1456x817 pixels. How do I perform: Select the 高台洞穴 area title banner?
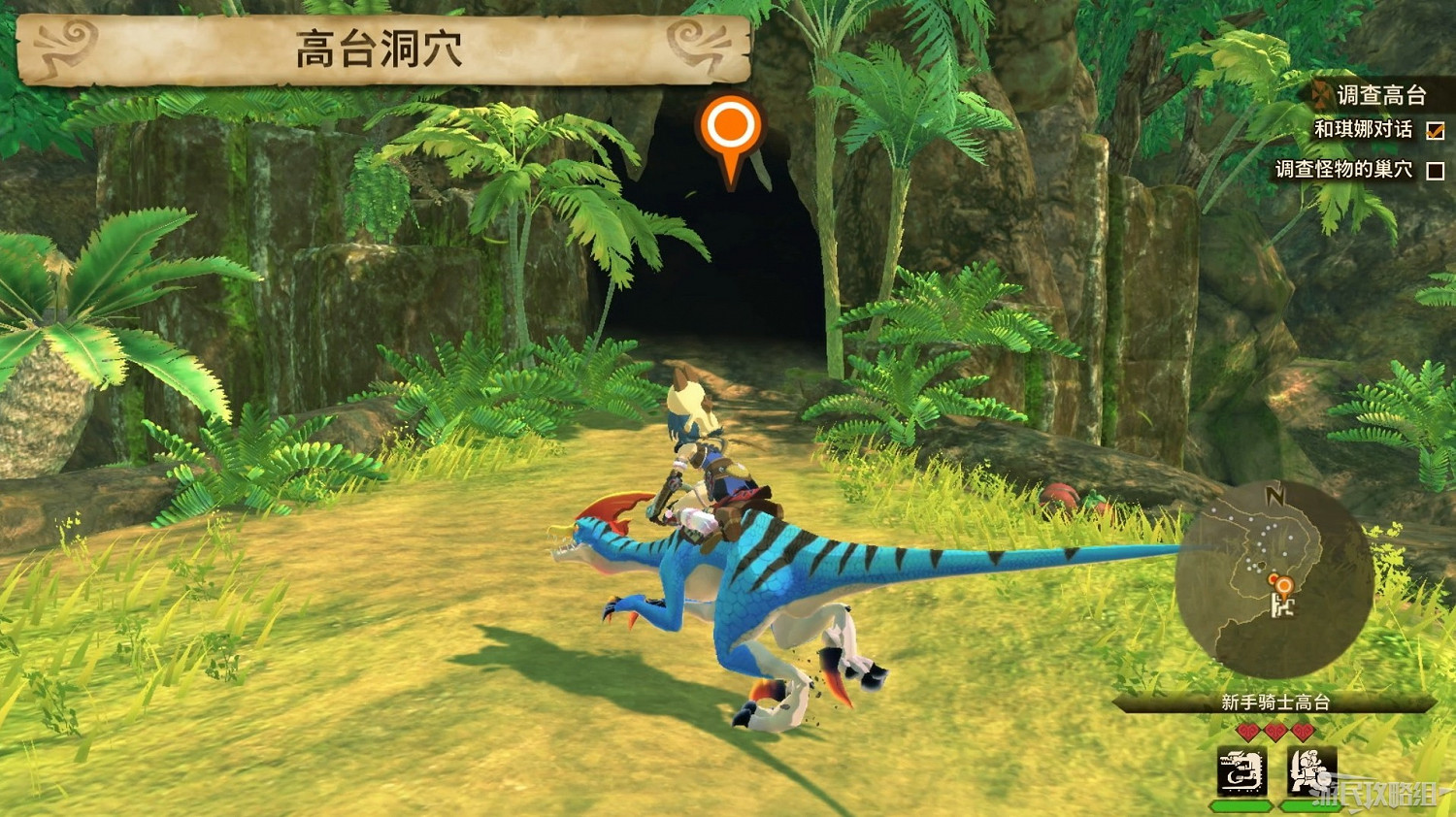pyautogui.click(x=379, y=47)
